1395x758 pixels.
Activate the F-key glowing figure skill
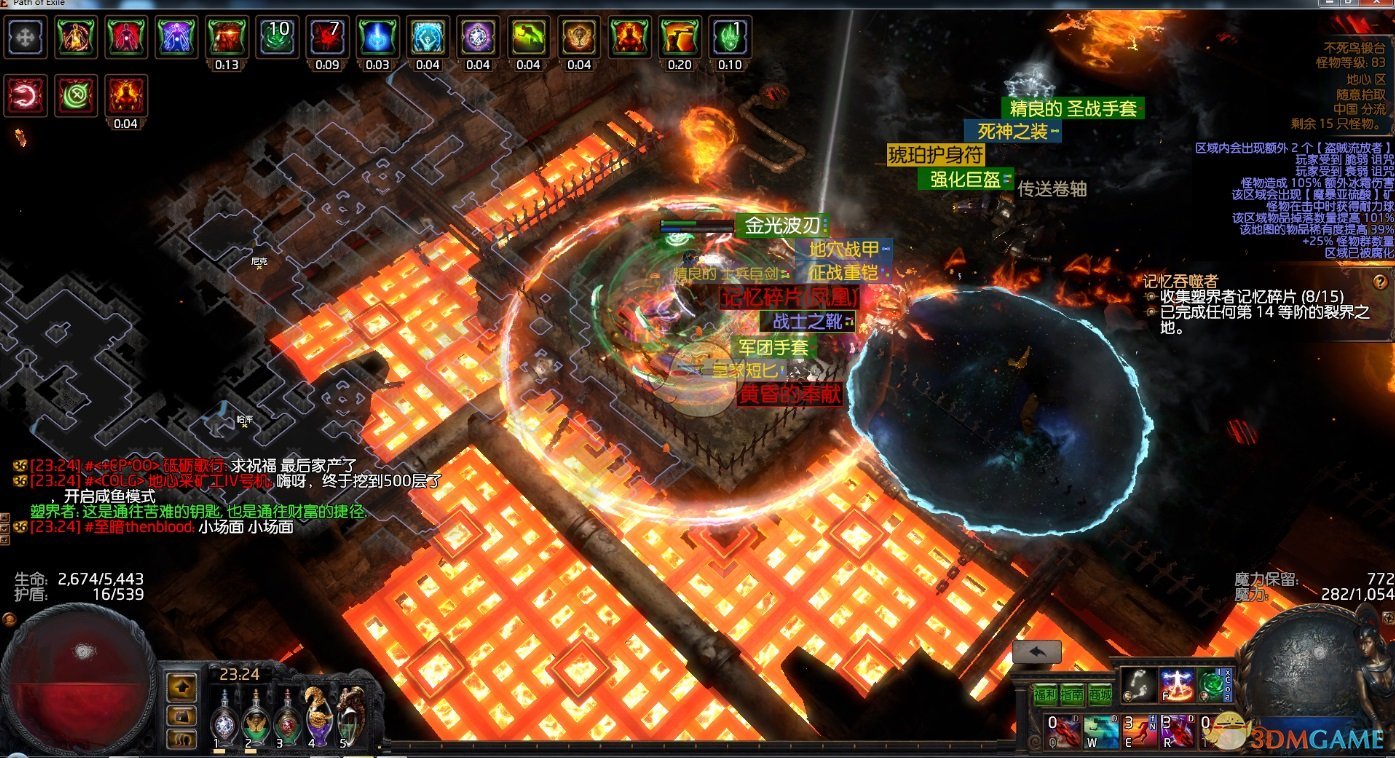[1176, 684]
